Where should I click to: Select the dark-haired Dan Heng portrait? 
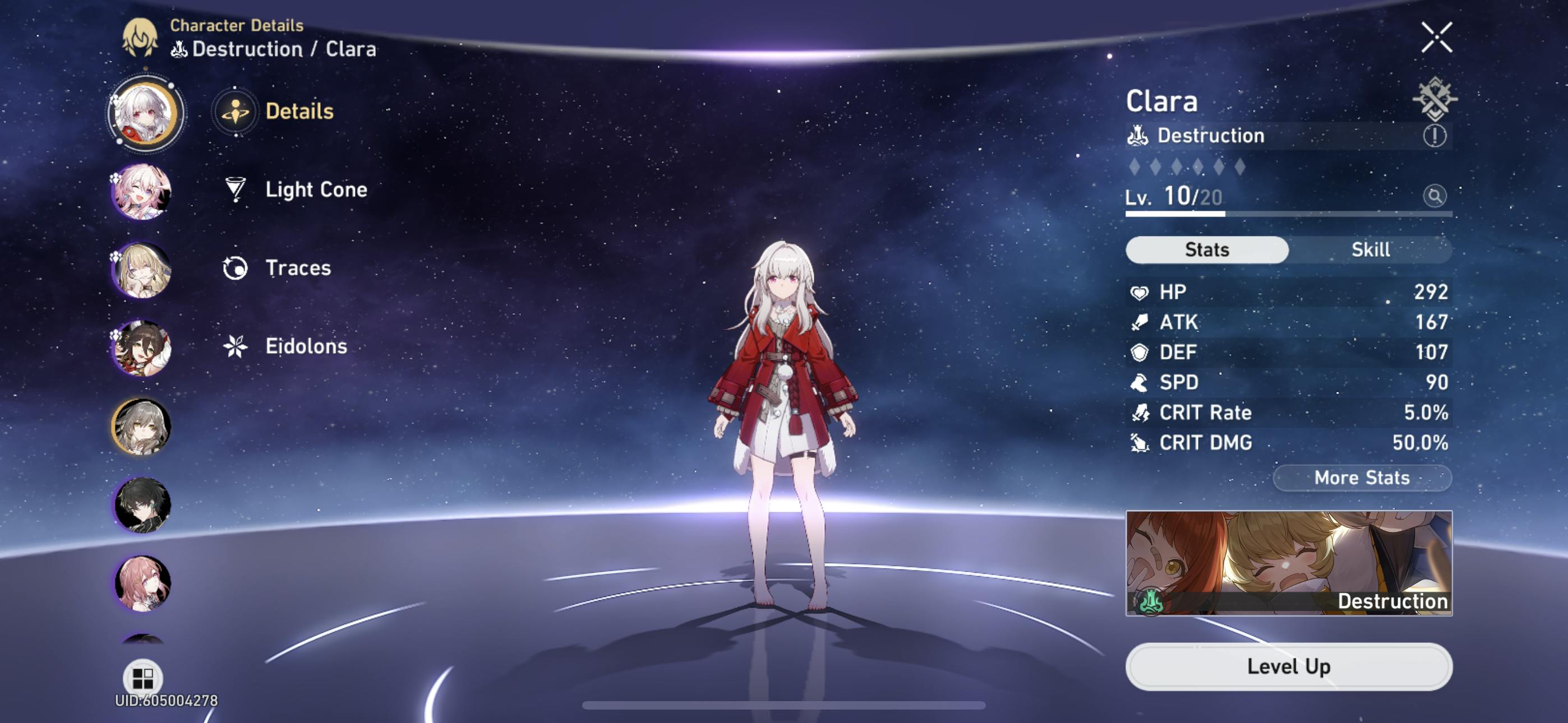pyautogui.click(x=142, y=505)
